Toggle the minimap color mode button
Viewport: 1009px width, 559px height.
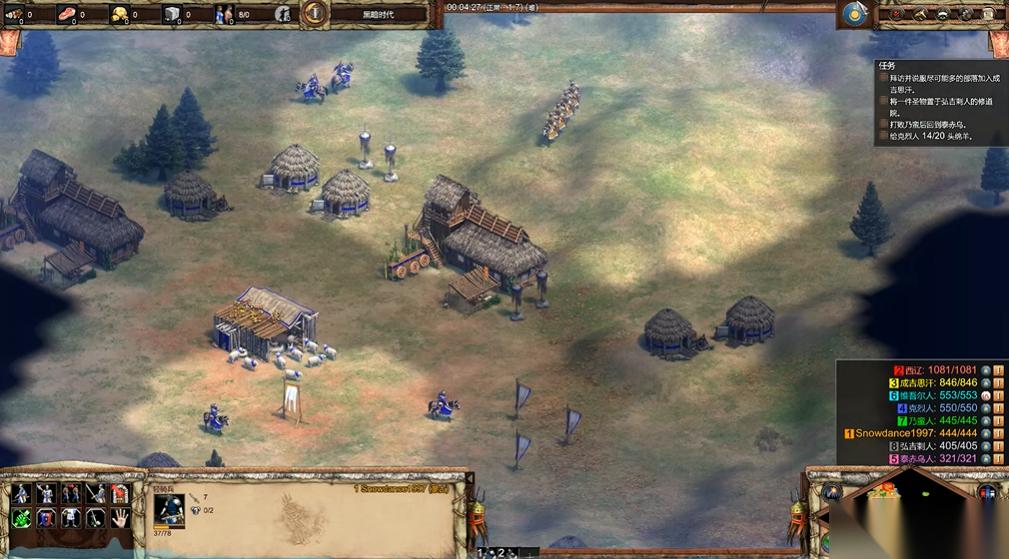pyautogui.click(x=988, y=492)
